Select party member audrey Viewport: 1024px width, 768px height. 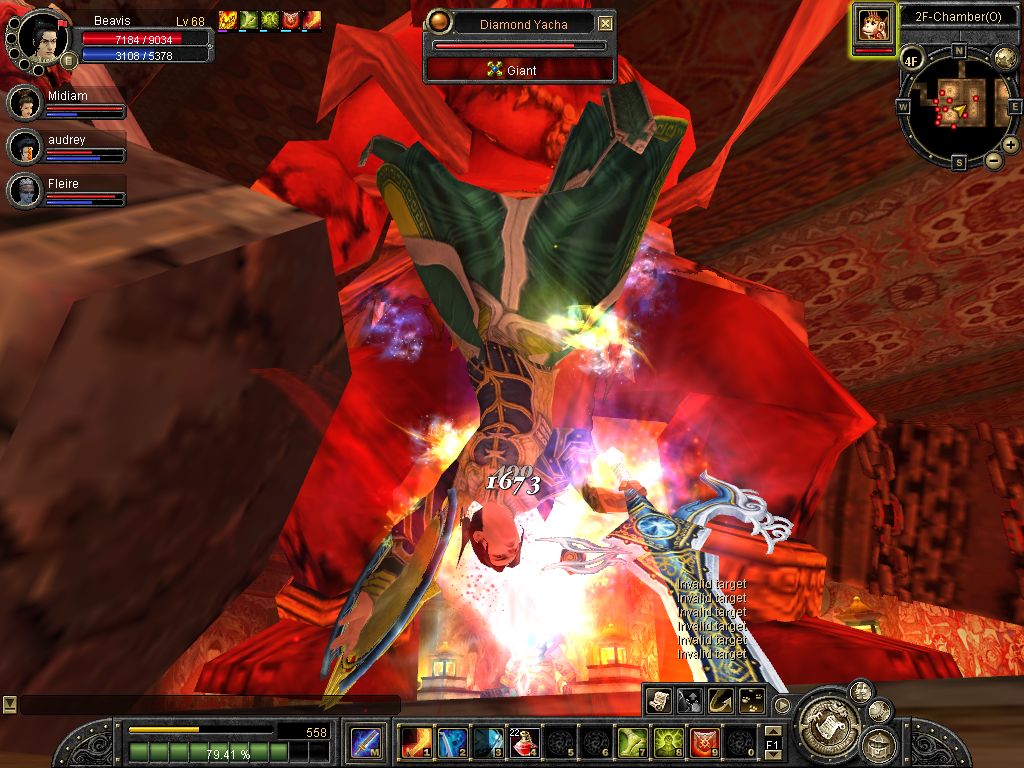(x=24, y=147)
